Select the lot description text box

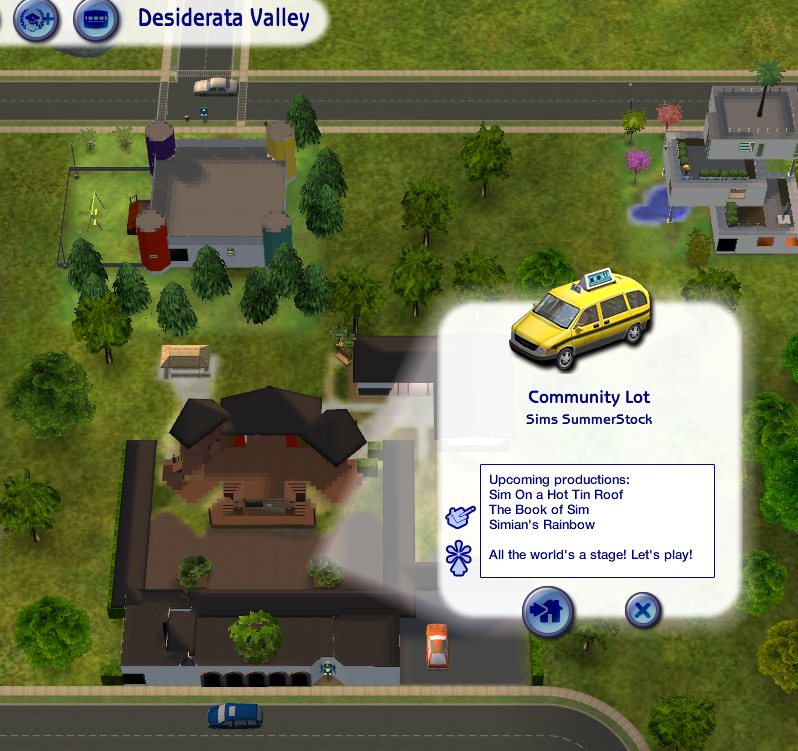click(597, 520)
